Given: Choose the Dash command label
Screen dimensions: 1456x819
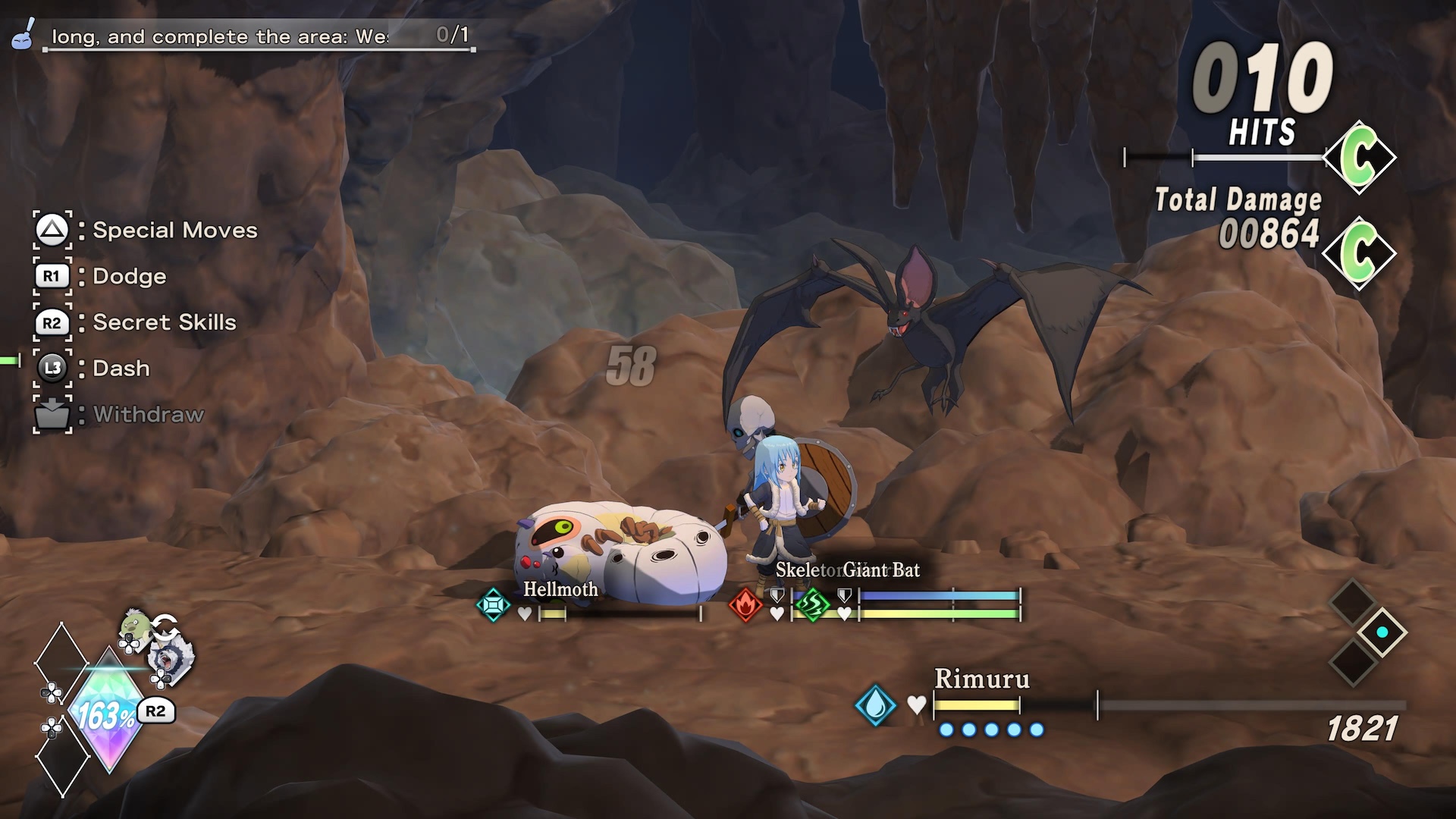Looking at the screenshot, I should (x=121, y=369).
